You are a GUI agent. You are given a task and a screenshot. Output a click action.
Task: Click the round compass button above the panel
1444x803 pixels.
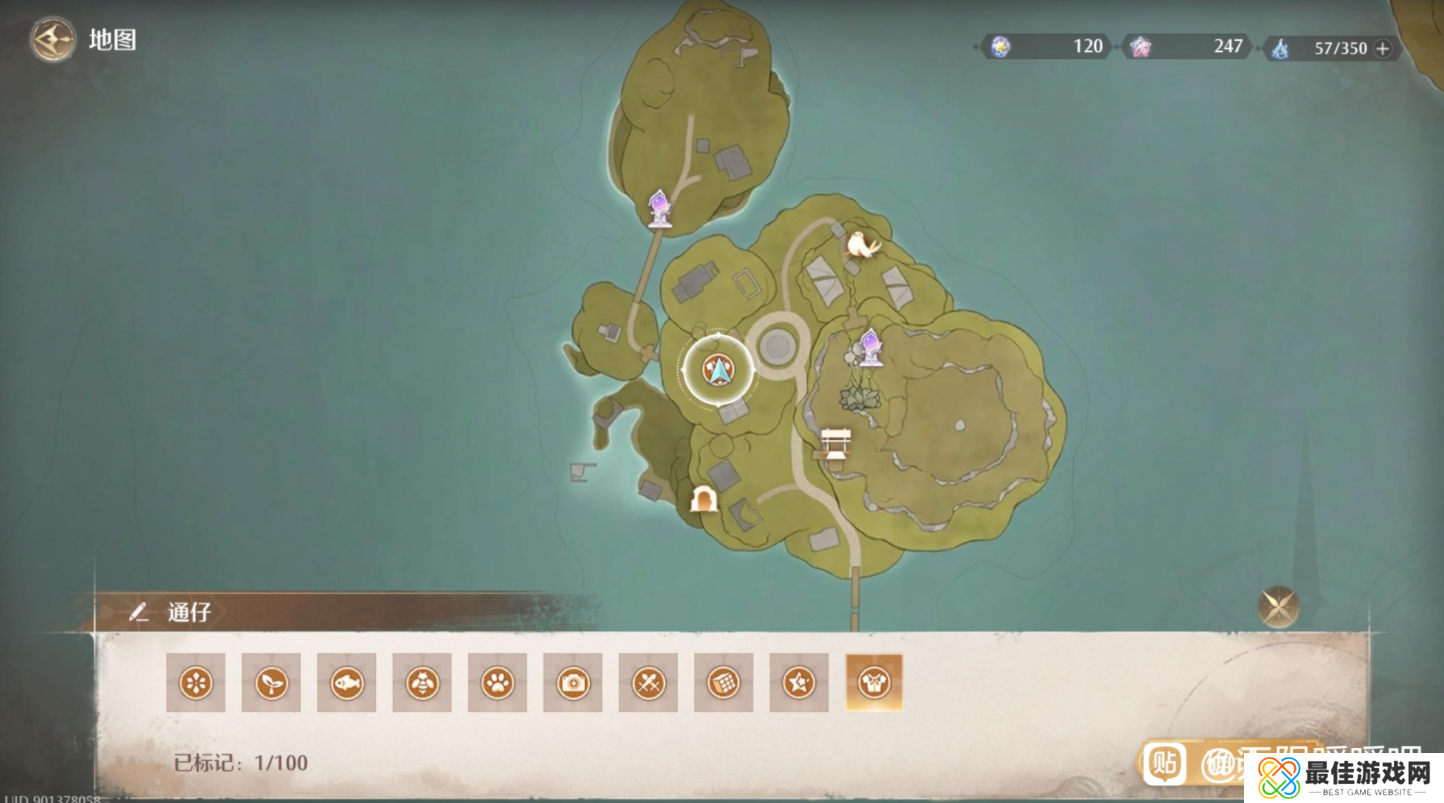[x=1278, y=606]
